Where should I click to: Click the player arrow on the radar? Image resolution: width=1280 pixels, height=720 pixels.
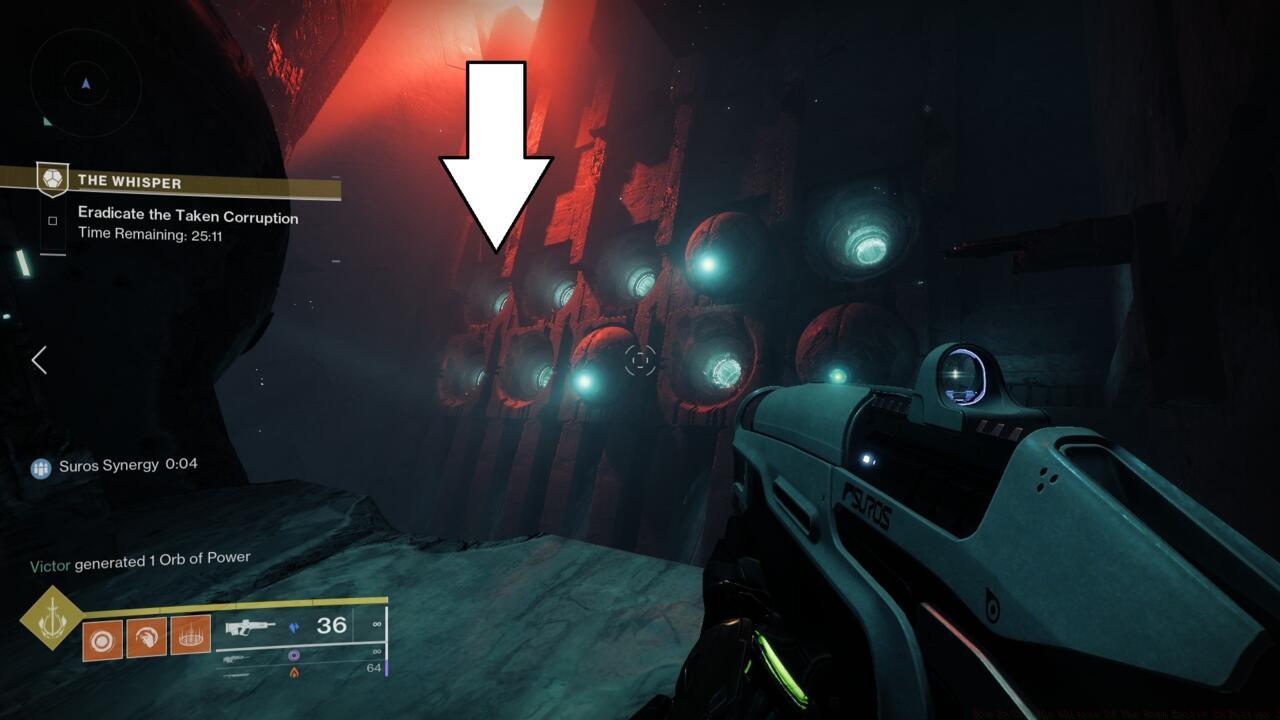(85, 84)
